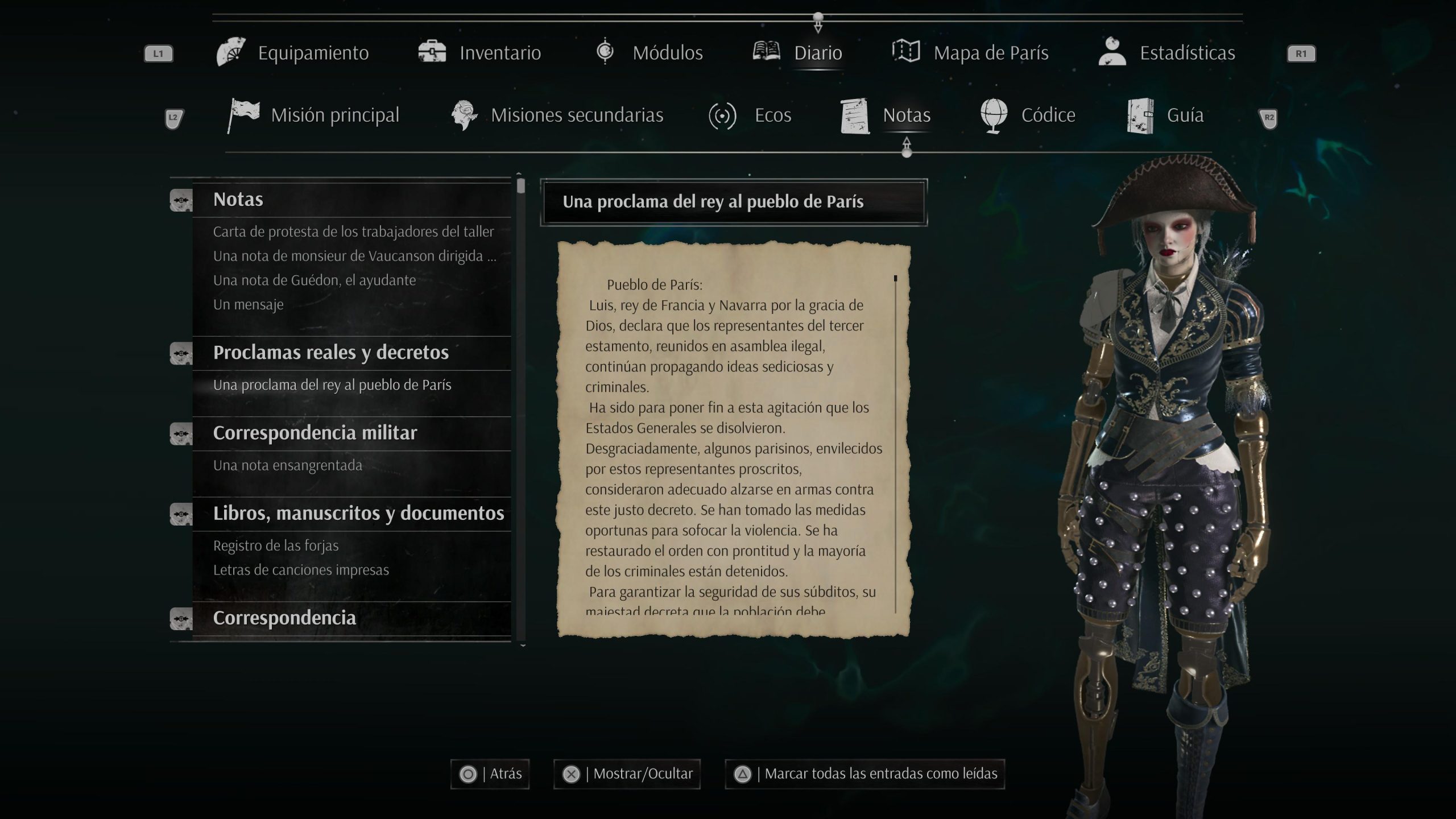Screen dimensions: 1456x819
Task: Read Carta de protesta de los trabajadores
Action: tap(353, 231)
